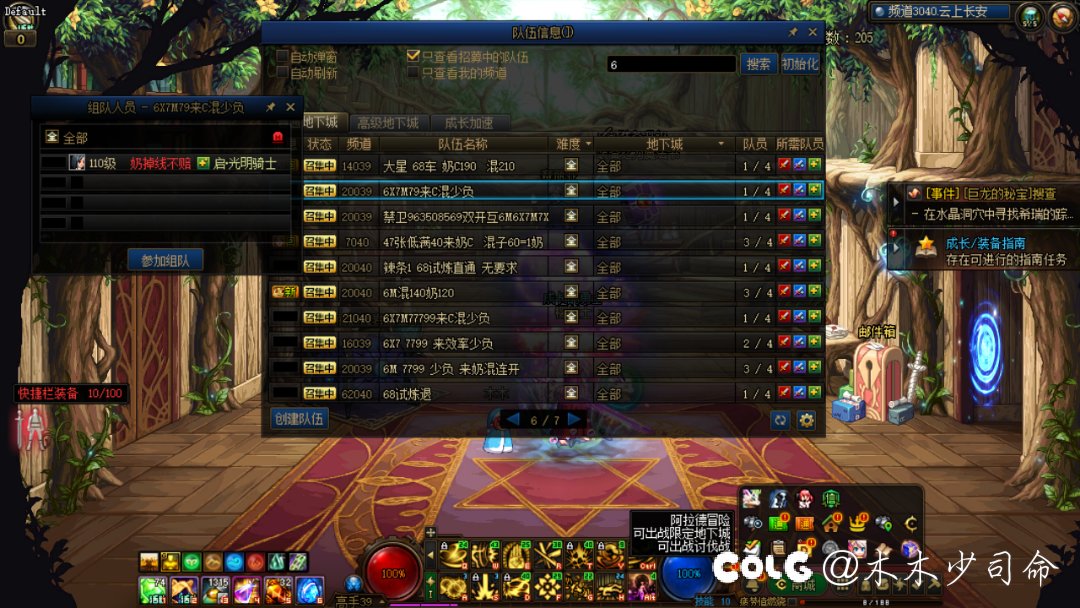
Task: Go to the previous team list page
Action: (512, 419)
